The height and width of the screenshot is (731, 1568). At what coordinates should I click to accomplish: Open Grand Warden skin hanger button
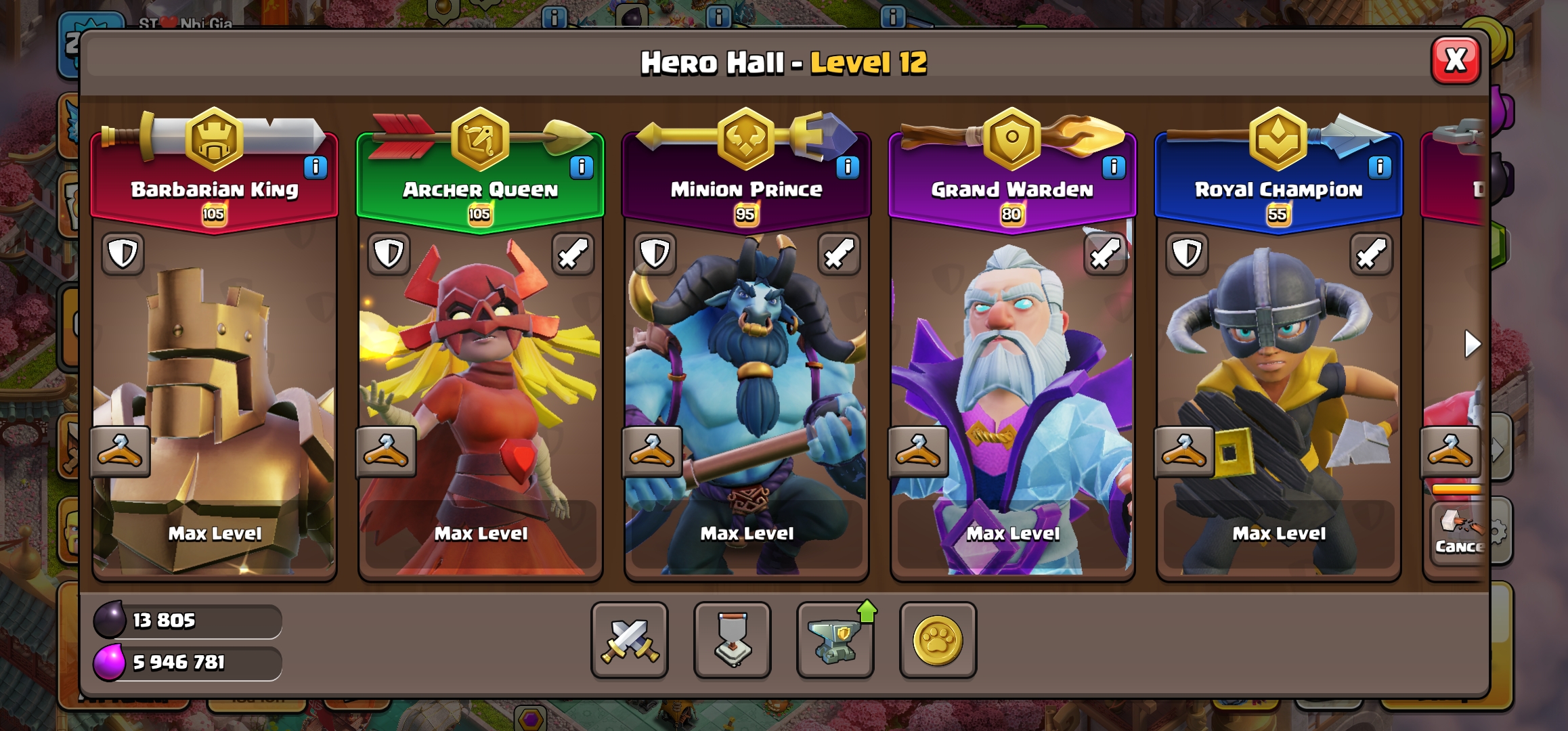tap(918, 451)
